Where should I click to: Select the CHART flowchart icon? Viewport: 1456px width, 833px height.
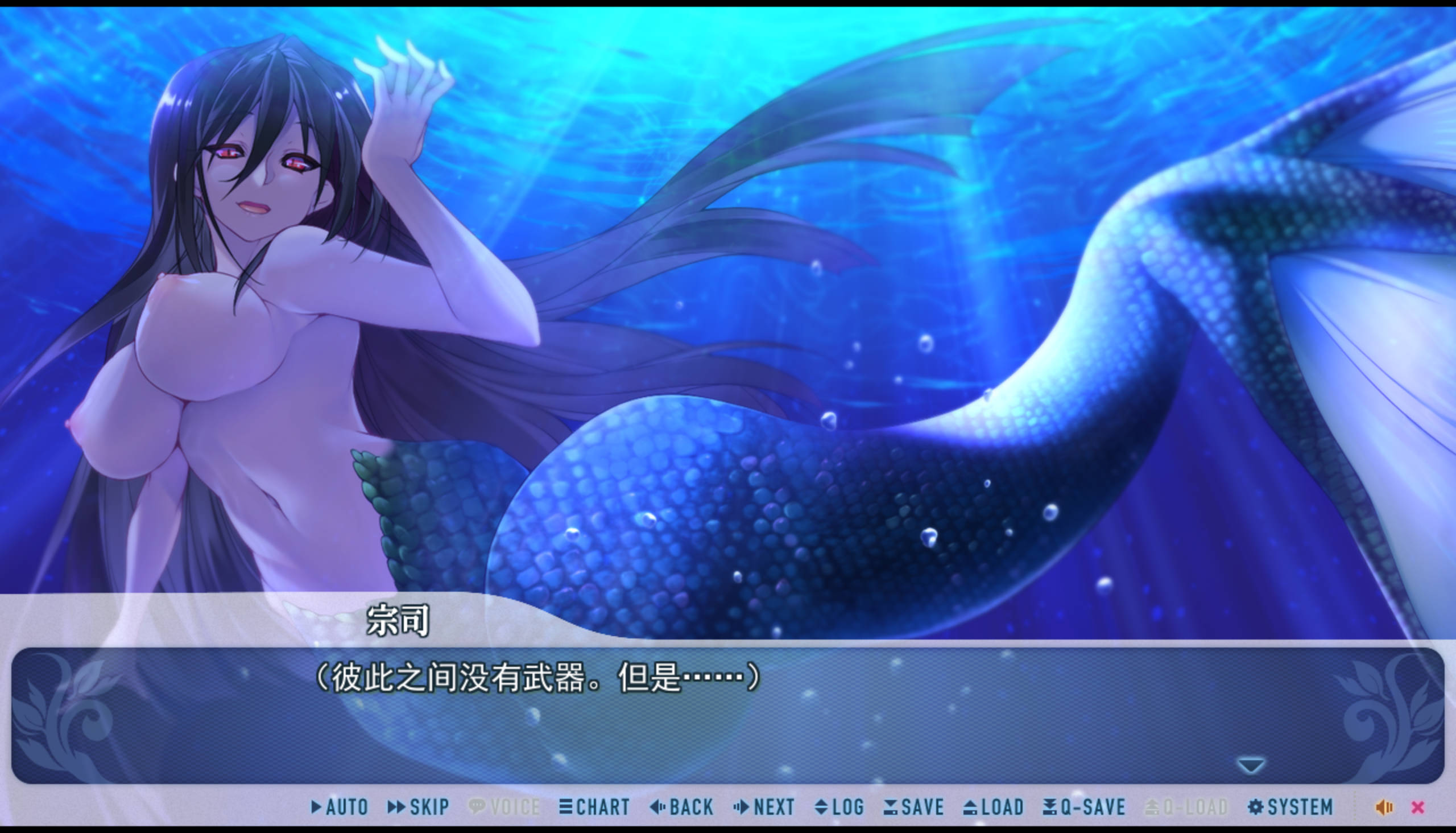point(565,807)
